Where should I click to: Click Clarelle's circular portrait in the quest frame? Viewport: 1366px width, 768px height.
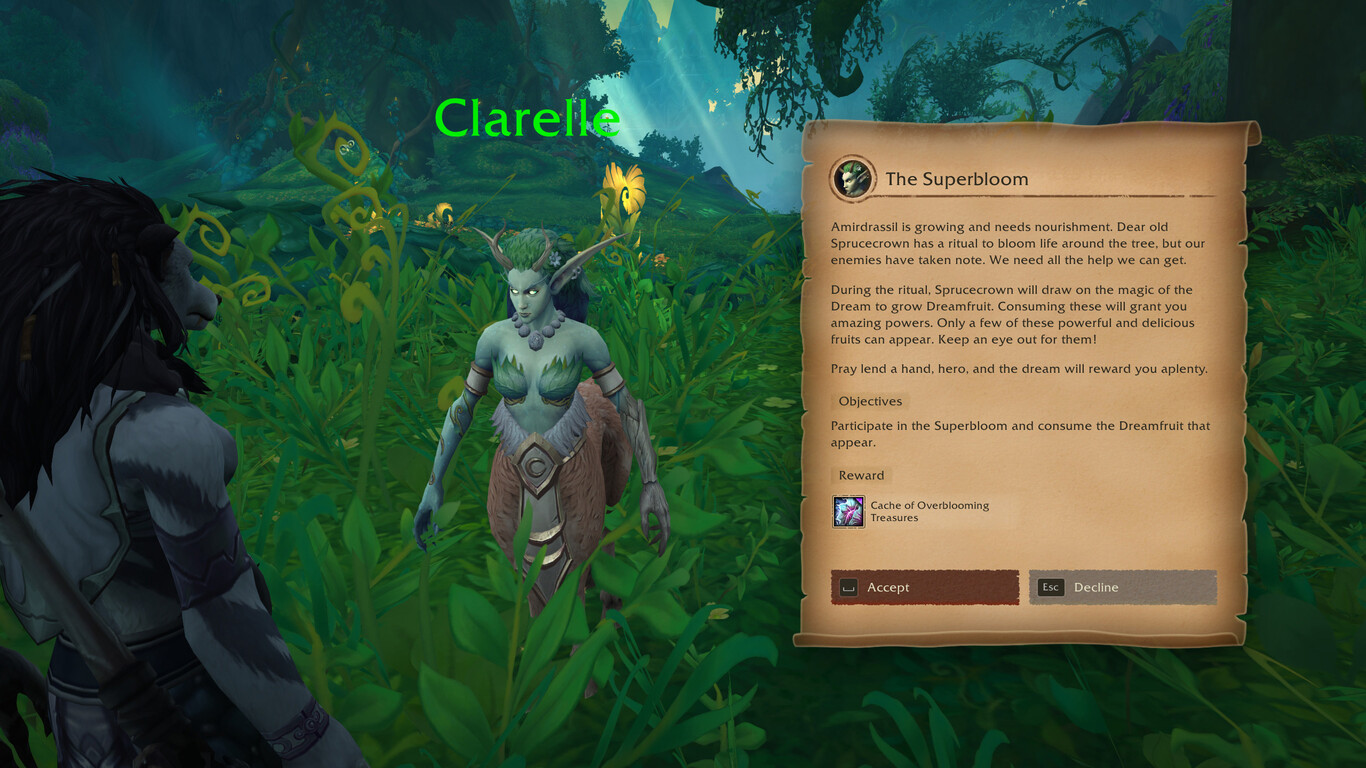849,177
